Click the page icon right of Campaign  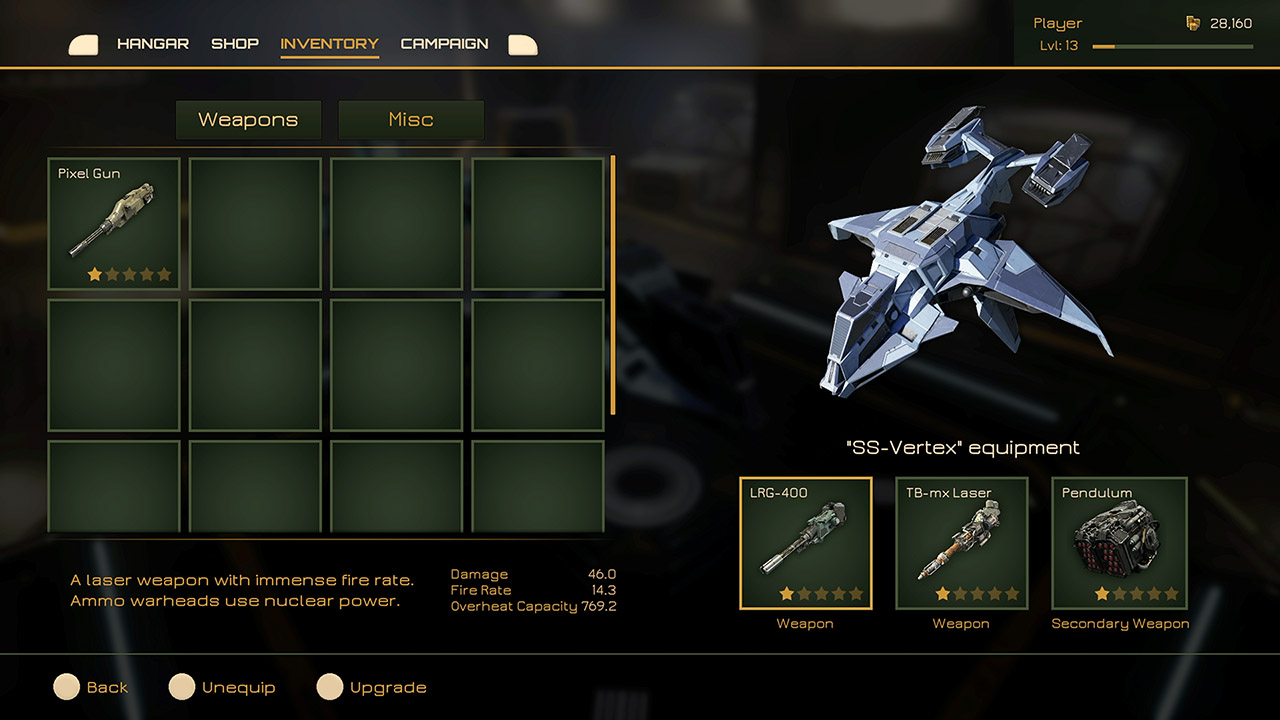click(x=522, y=44)
